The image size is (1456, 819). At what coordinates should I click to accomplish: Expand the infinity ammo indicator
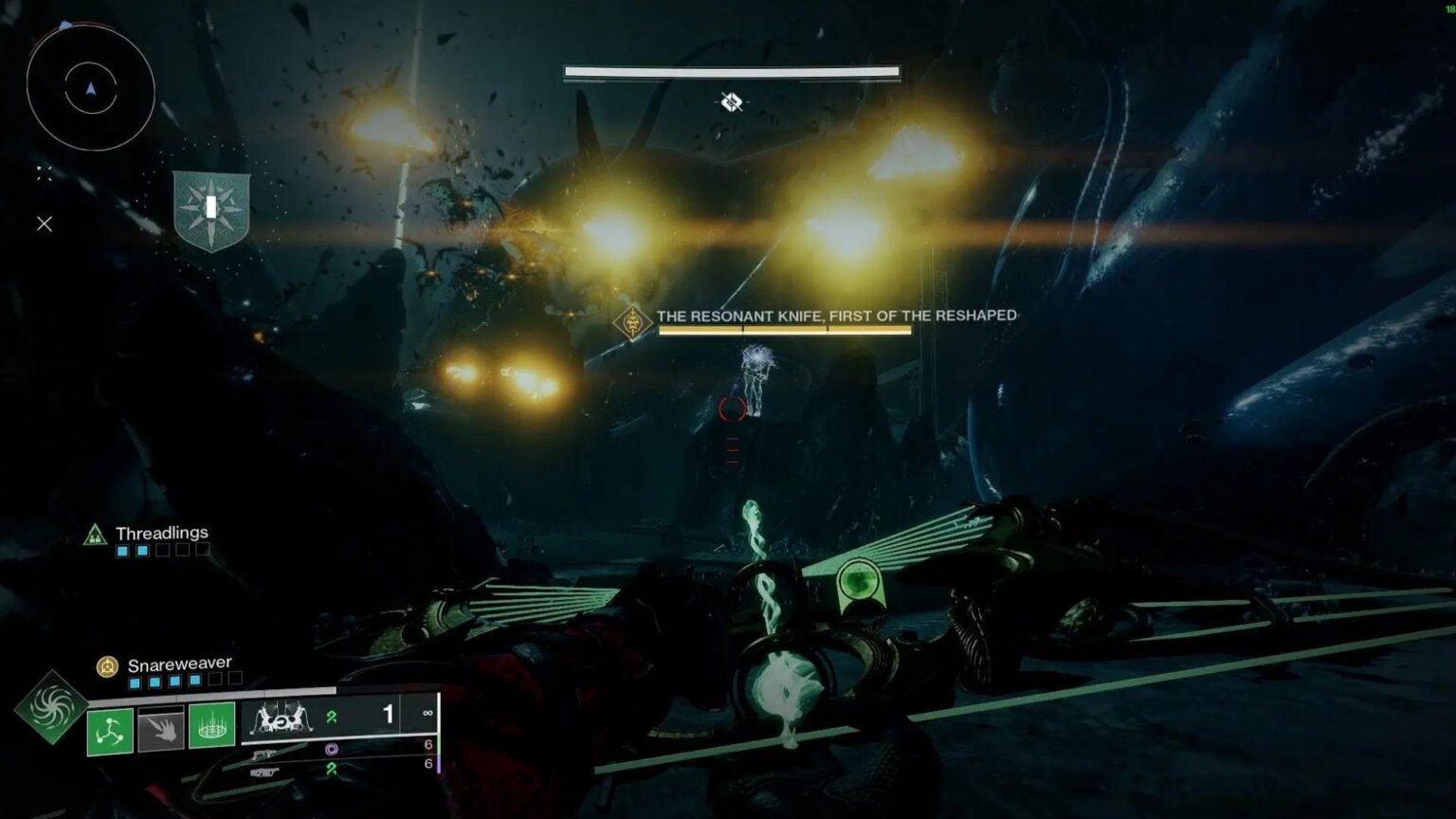click(x=428, y=714)
